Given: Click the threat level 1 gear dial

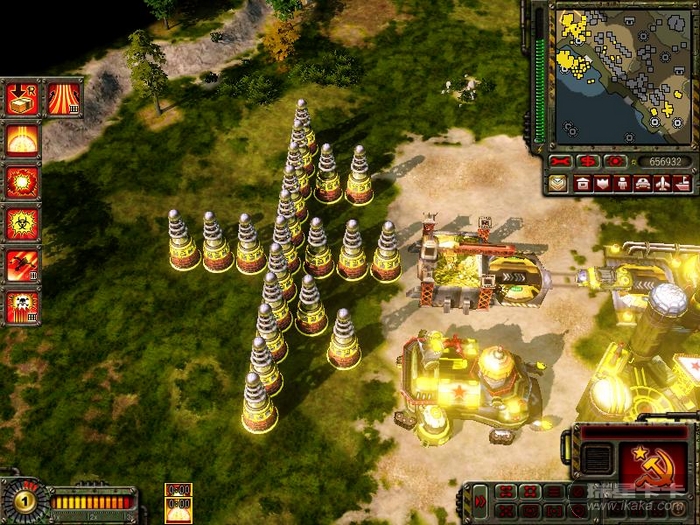Looking at the screenshot, I should pos(22,499).
